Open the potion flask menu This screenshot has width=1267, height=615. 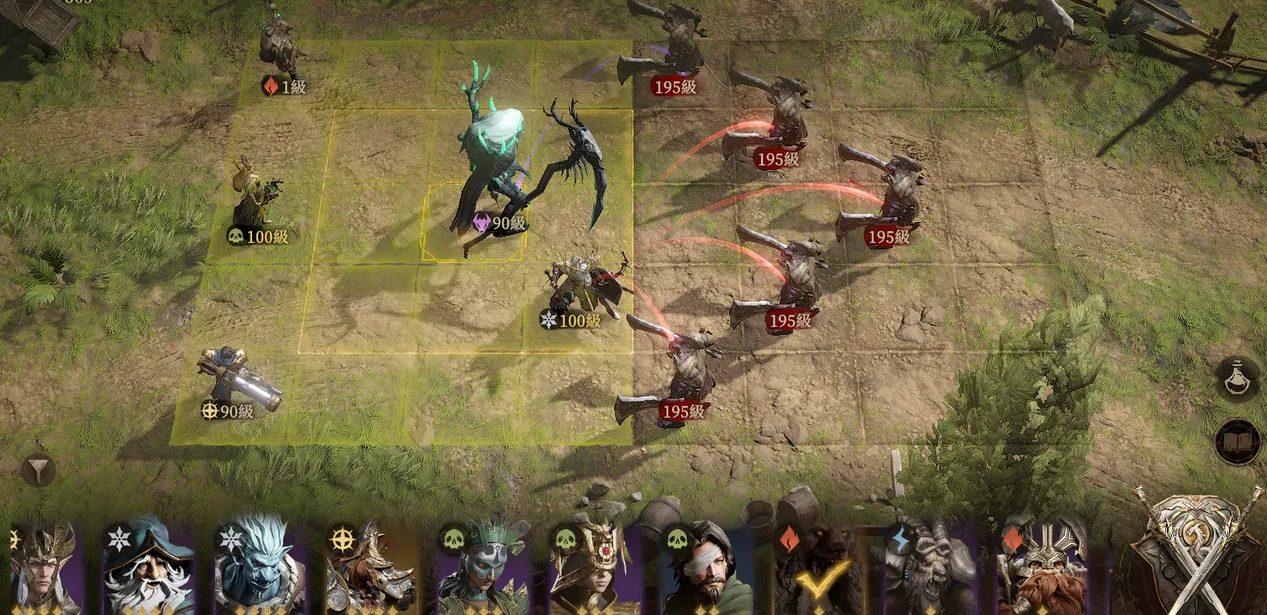click(1238, 378)
